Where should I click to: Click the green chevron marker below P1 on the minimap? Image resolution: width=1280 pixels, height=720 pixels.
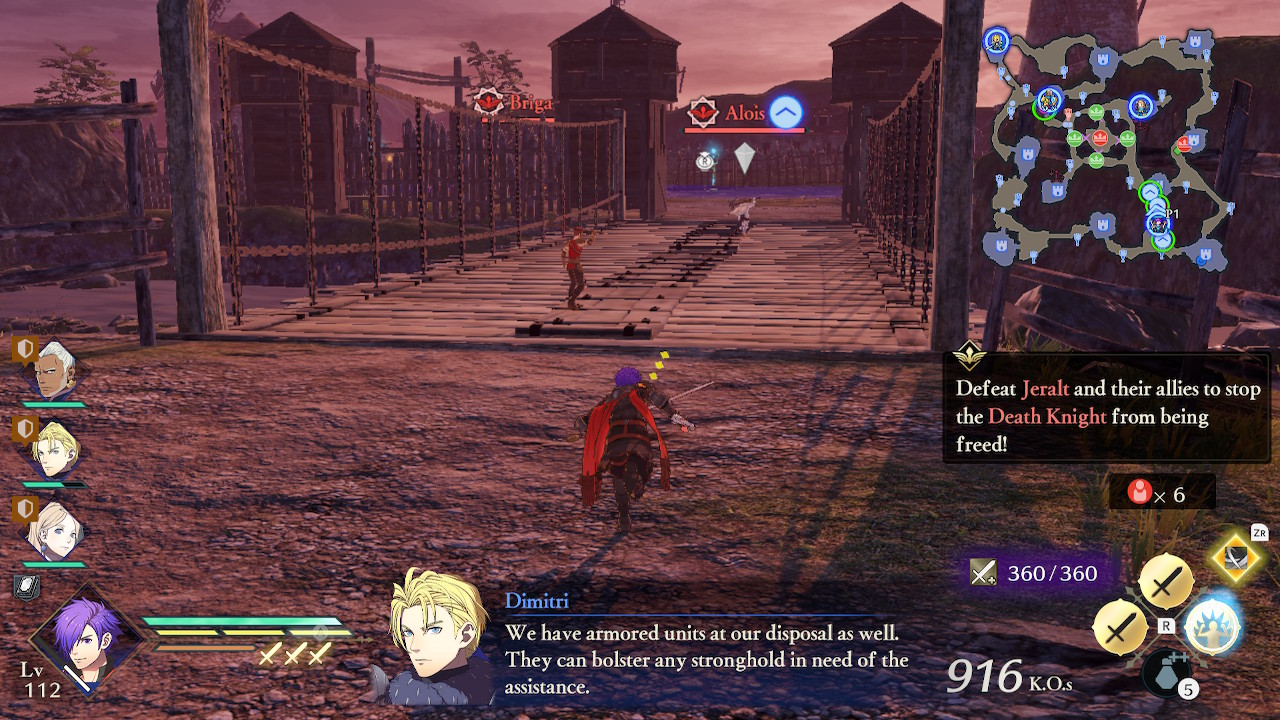pos(1160,240)
